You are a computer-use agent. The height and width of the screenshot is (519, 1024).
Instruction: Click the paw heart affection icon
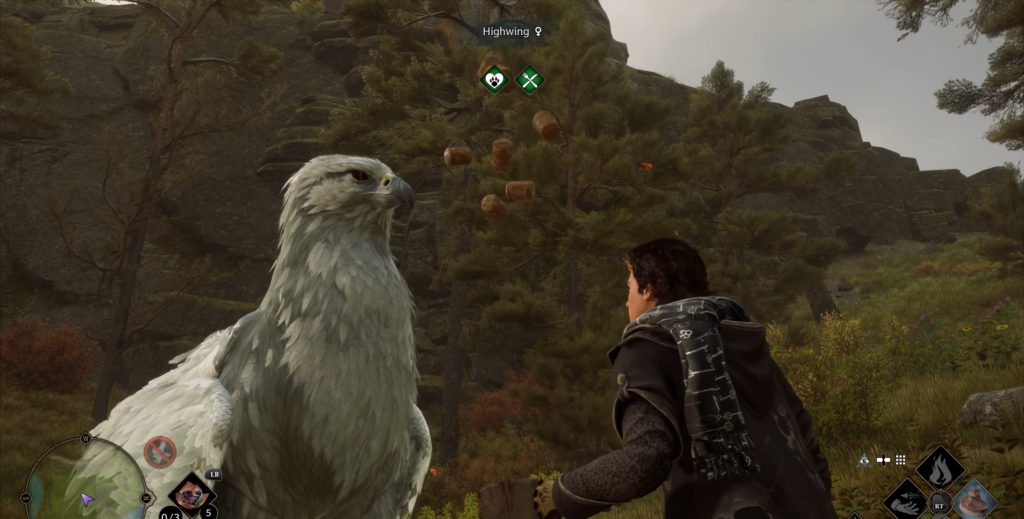(x=494, y=79)
